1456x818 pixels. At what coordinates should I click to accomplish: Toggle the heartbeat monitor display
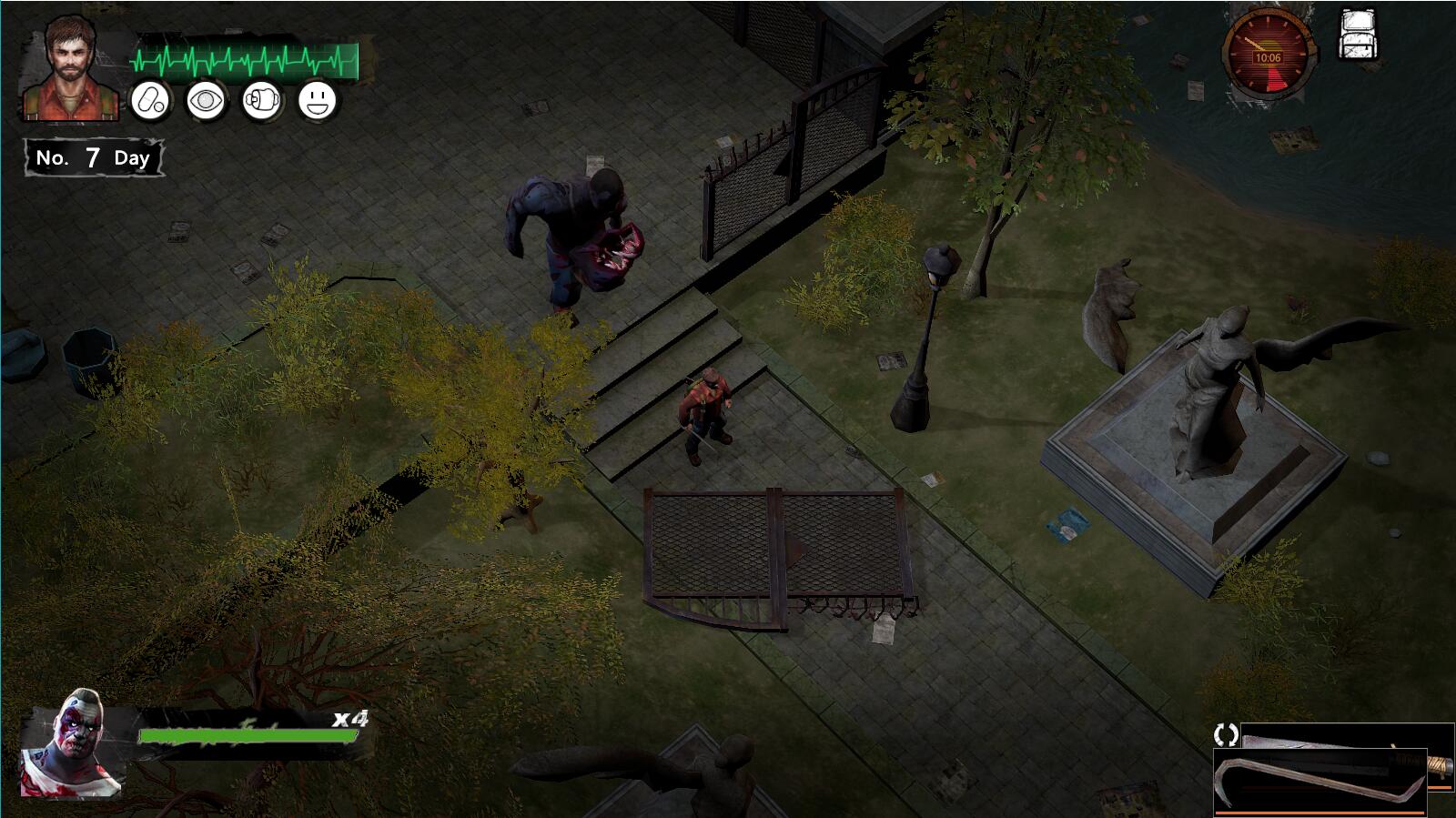(243, 58)
